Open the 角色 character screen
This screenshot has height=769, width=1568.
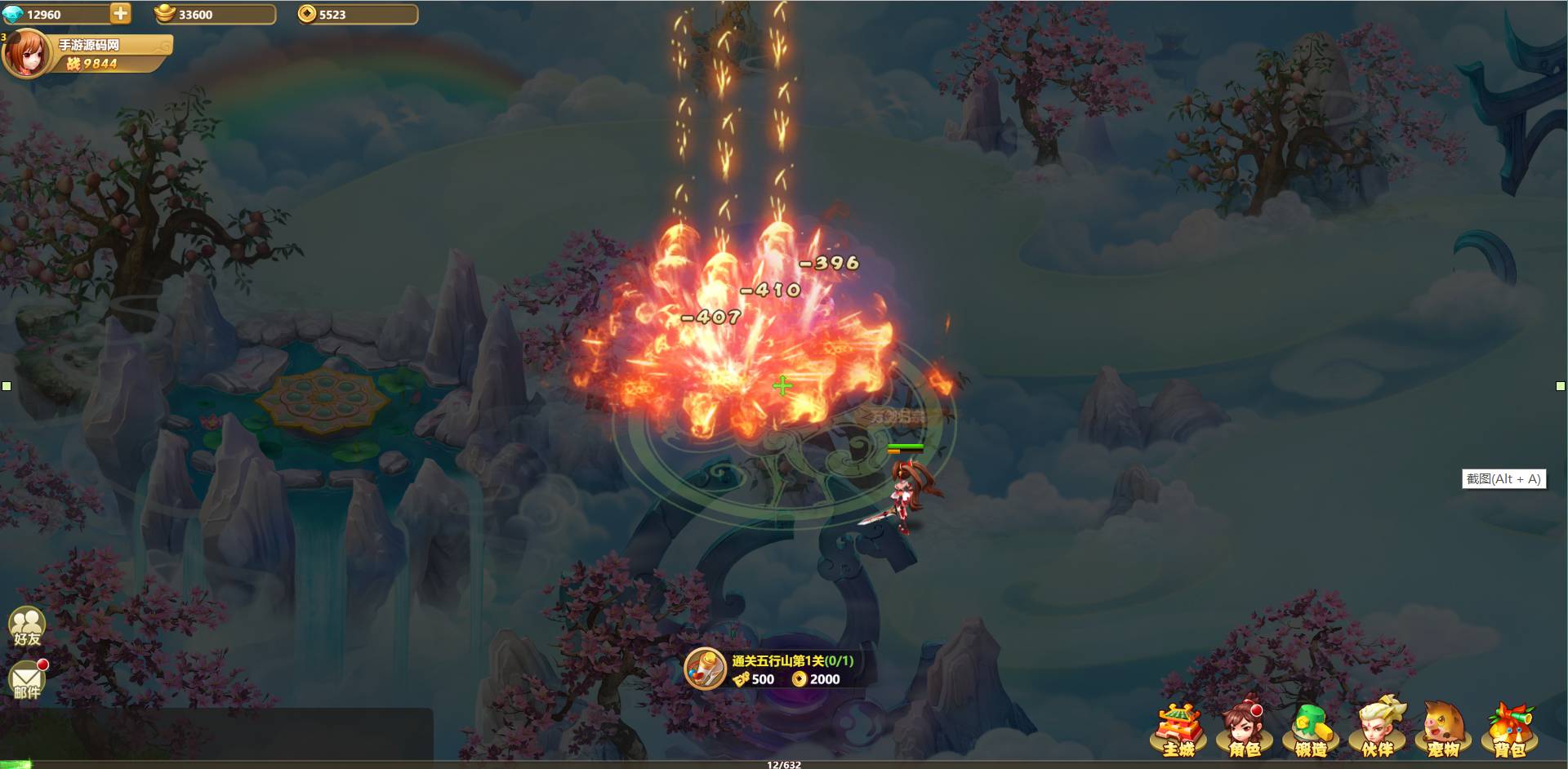[x=1245, y=729]
